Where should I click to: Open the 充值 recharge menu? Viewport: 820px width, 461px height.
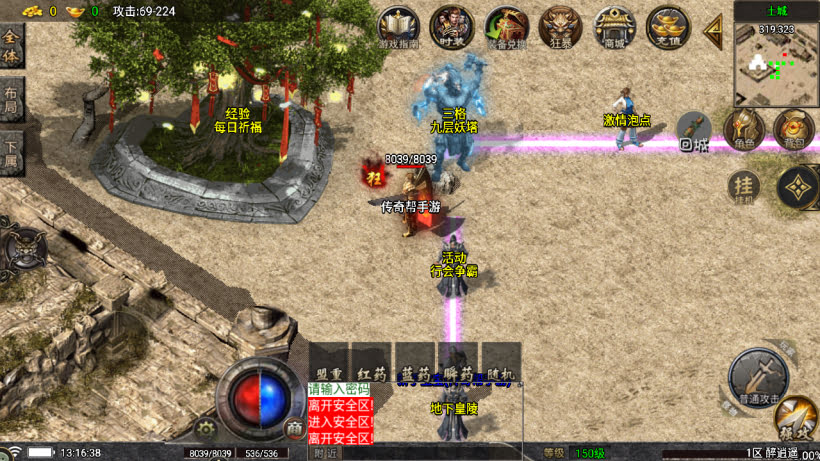coord(668,28)
